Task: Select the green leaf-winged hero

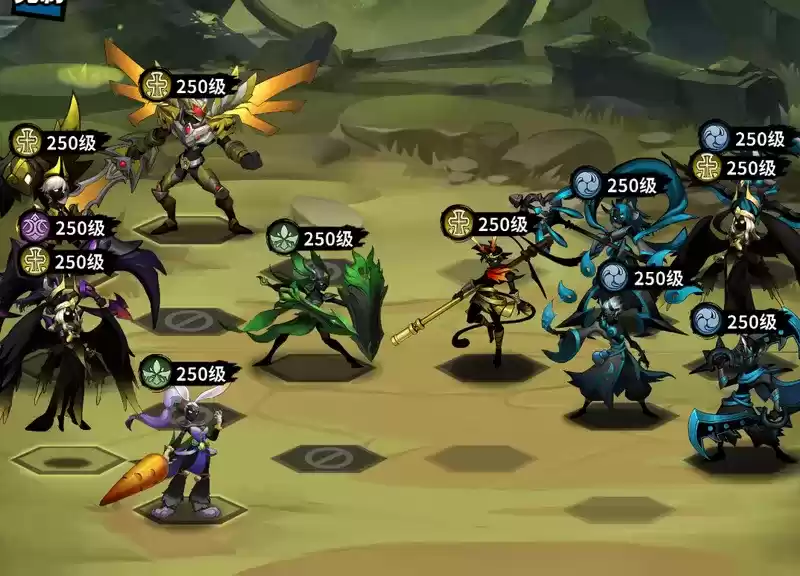Action: (320, 305)
